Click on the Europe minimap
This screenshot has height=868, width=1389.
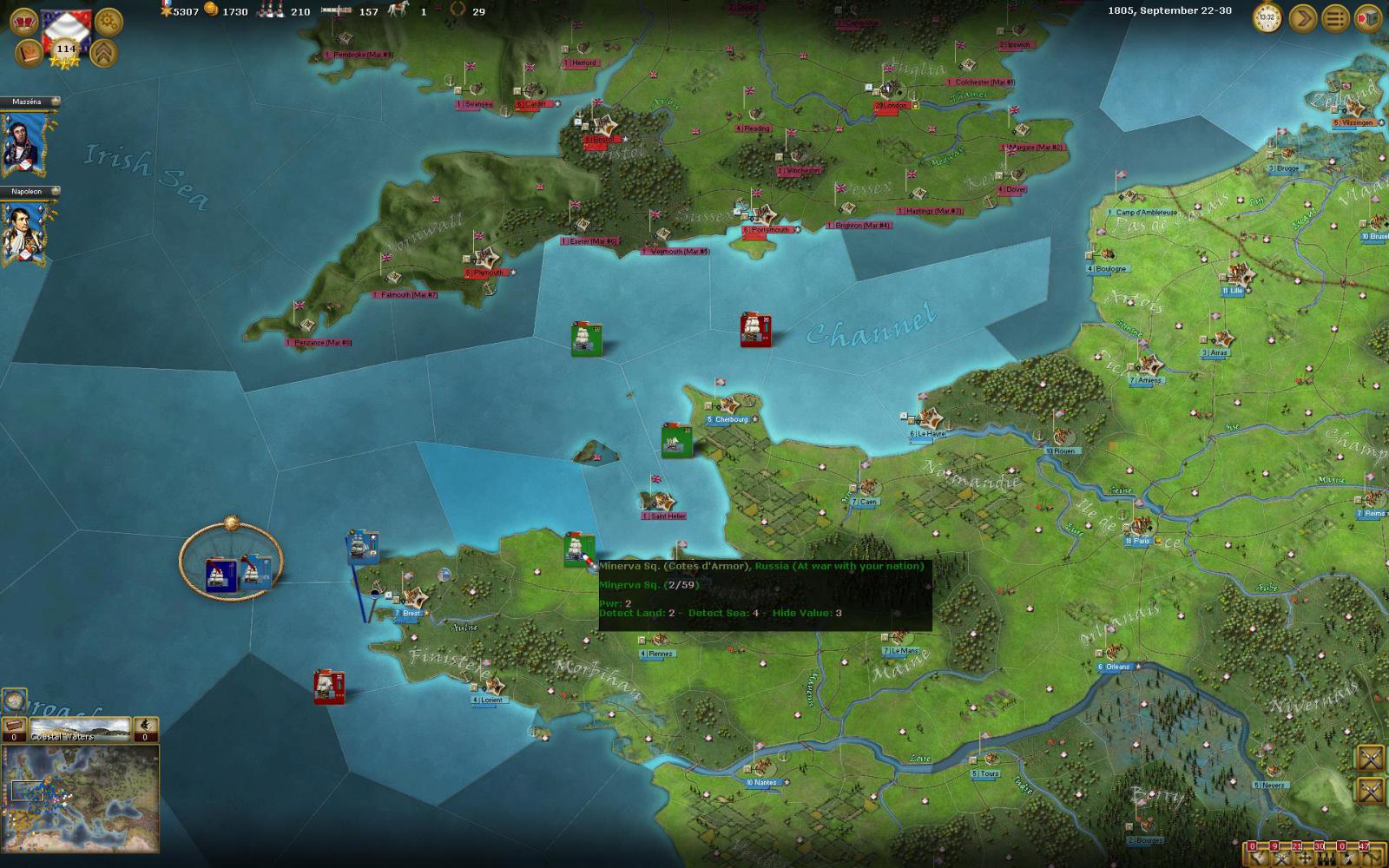pyautogui.click(x=80, y=799)
